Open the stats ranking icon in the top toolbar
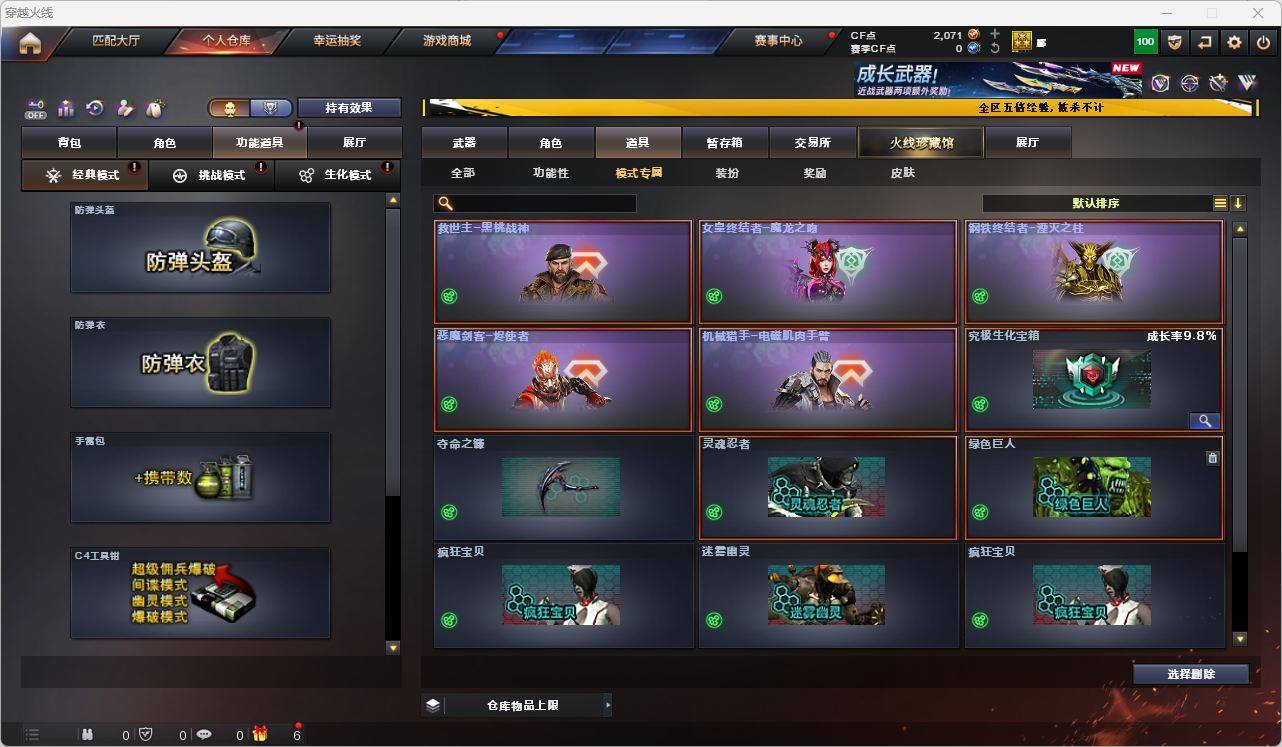This screenshot has height=747, width=1282. 66,108
